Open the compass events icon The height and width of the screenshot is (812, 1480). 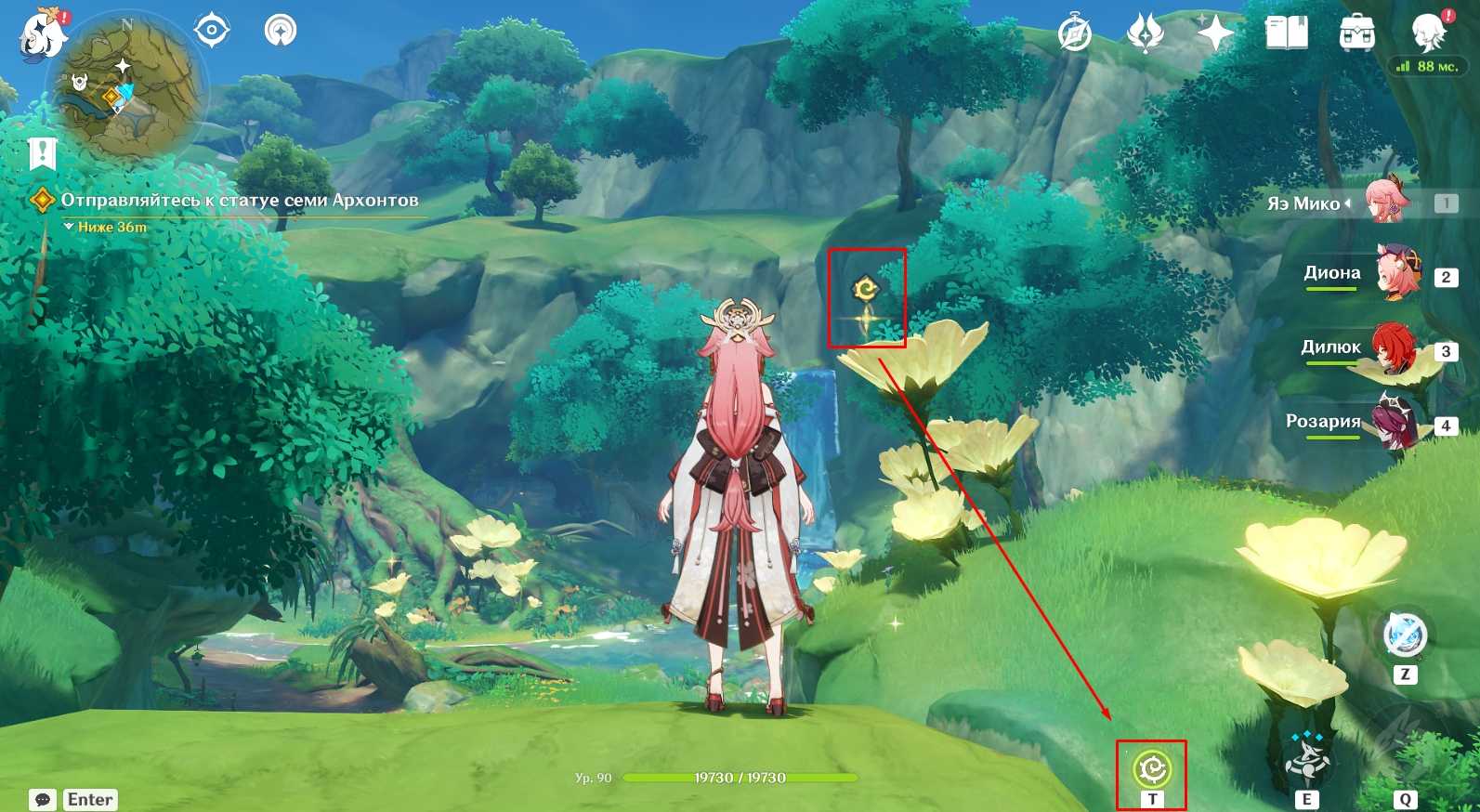point(1075,34)
